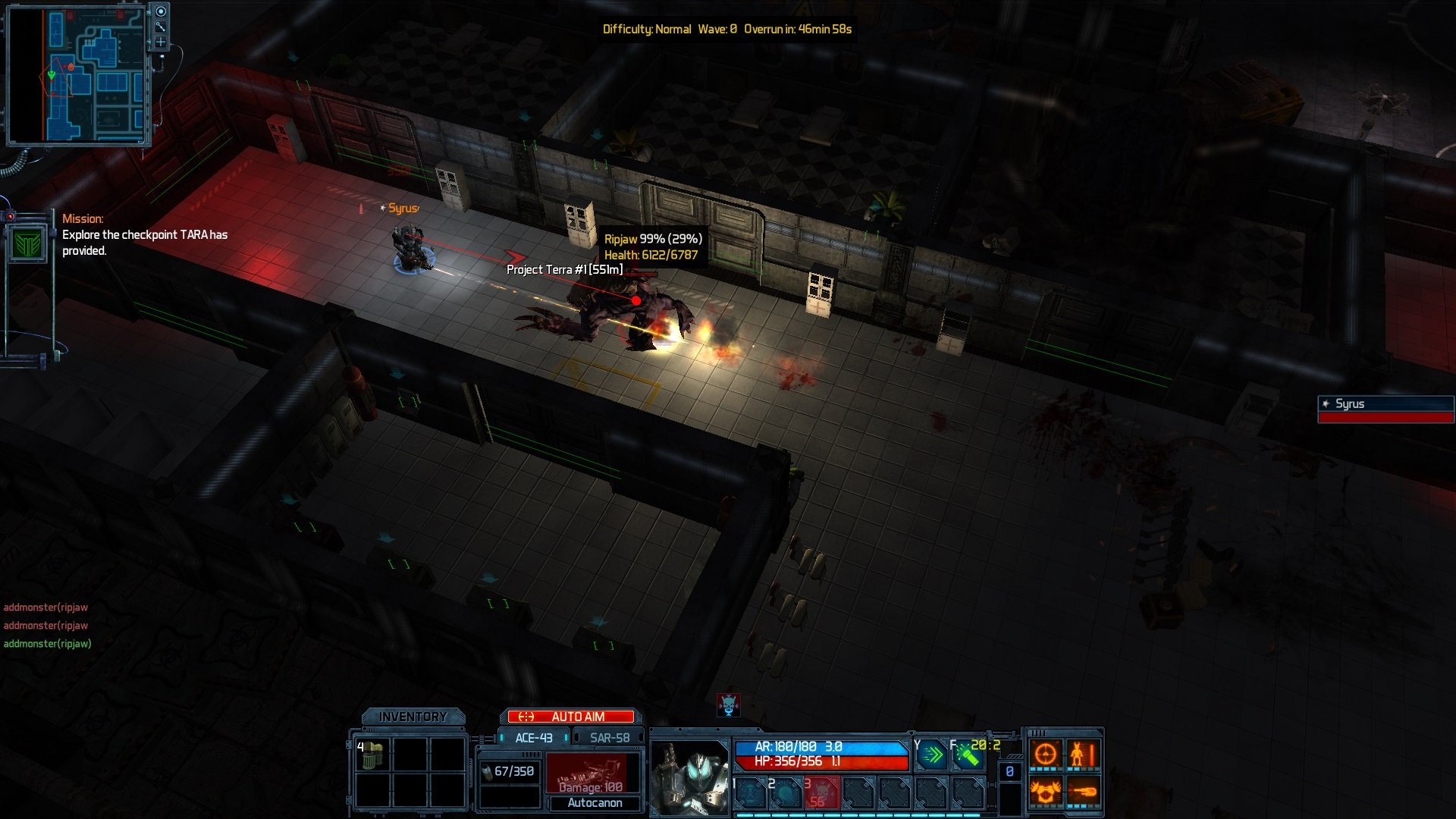Zoom the minimap with the plus icon
This screenshot has width=1456, height=819.
[161, 42]
